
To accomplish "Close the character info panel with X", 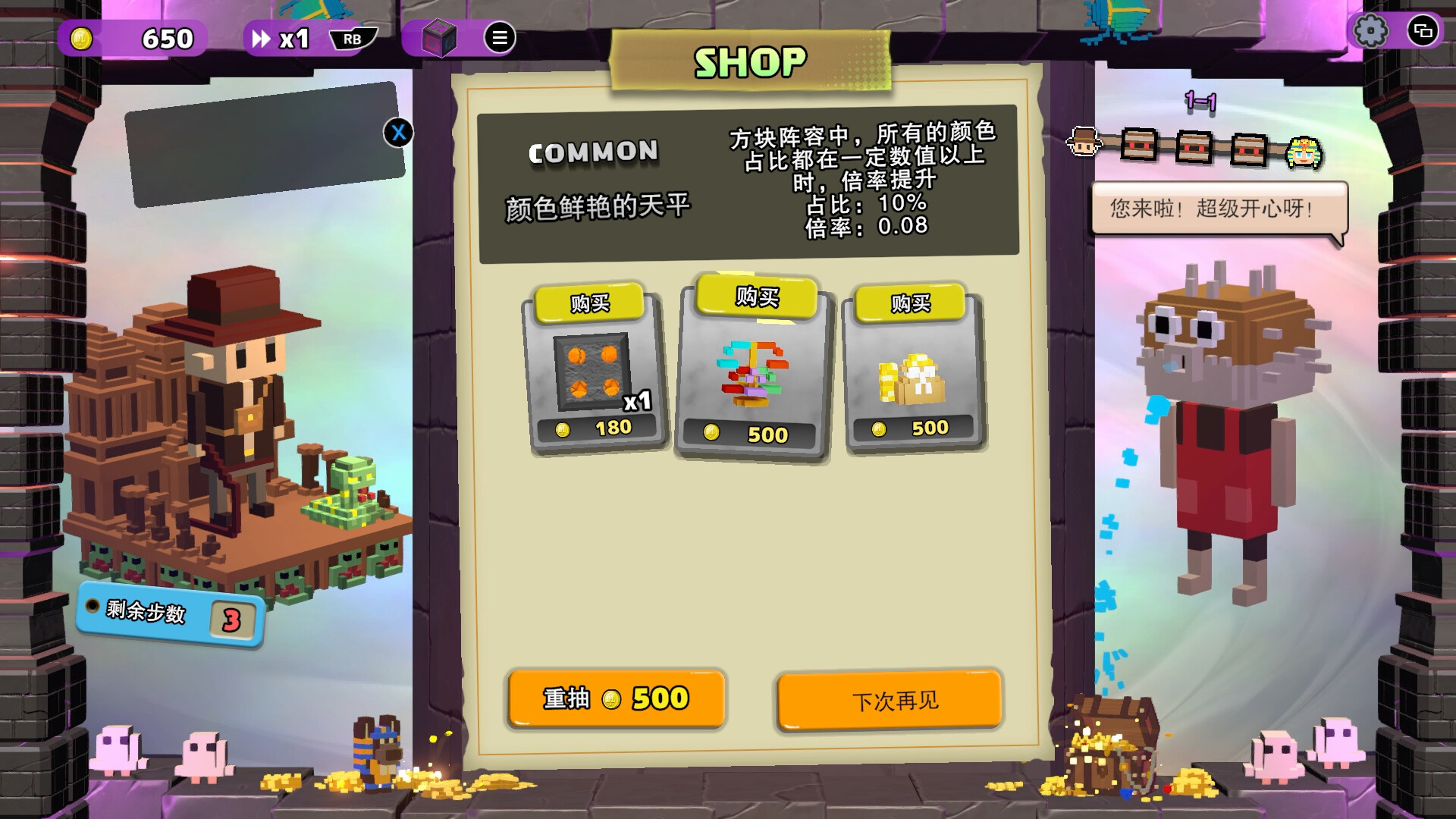I will click(397, 132).
